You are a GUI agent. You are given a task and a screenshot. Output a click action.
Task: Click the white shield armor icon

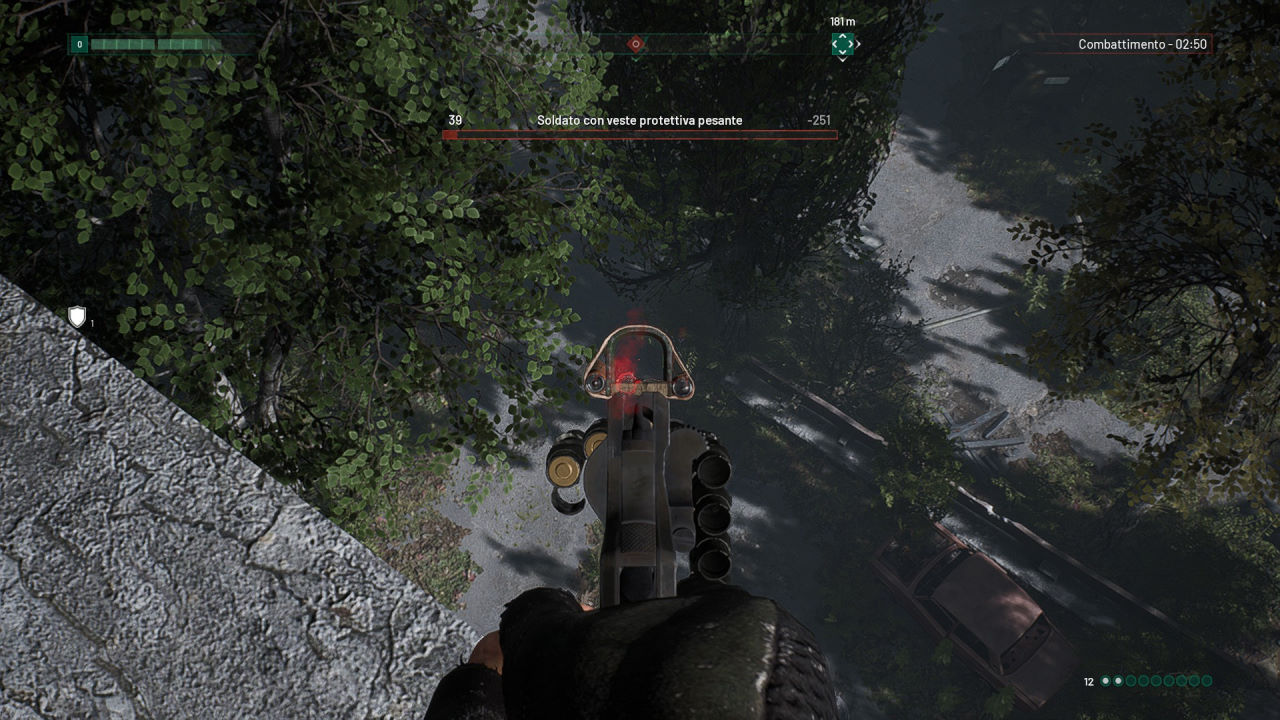coord(77,317)
